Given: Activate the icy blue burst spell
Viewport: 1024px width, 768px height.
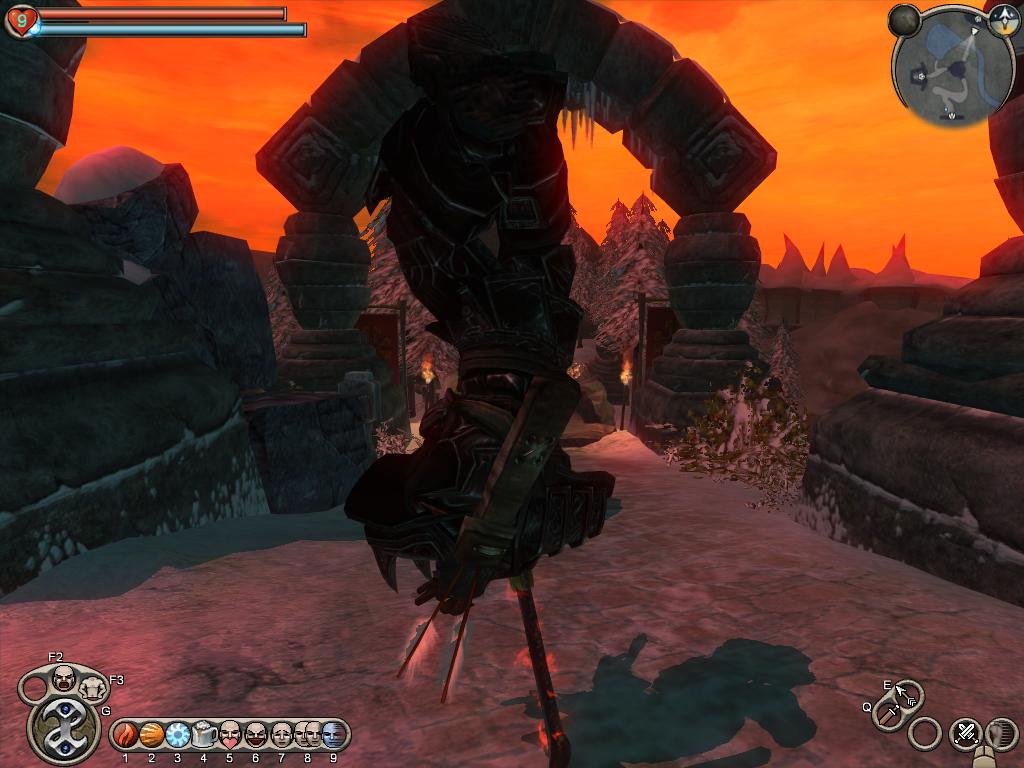Looking at the screenshot, I should (x=178, y=735).
